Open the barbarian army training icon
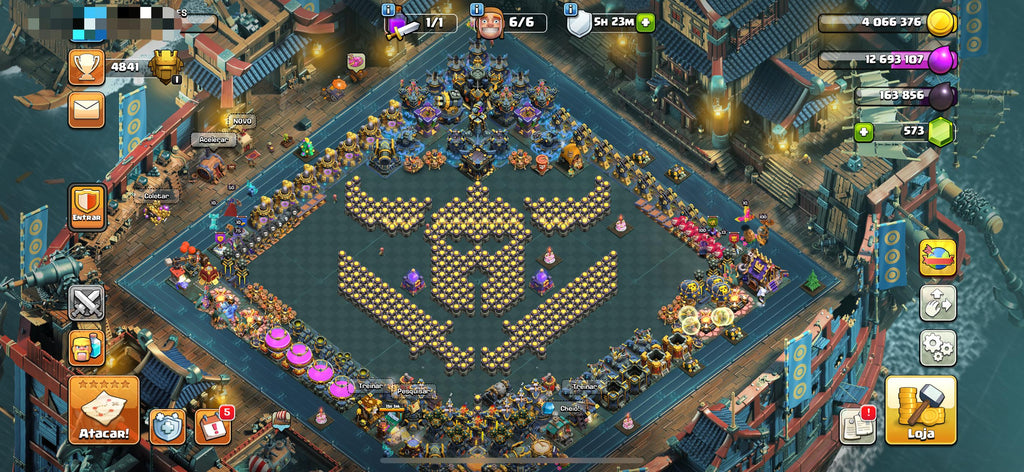Viewport: 1024px width, 472px height. pyautogui.click(x=87, y=347)
